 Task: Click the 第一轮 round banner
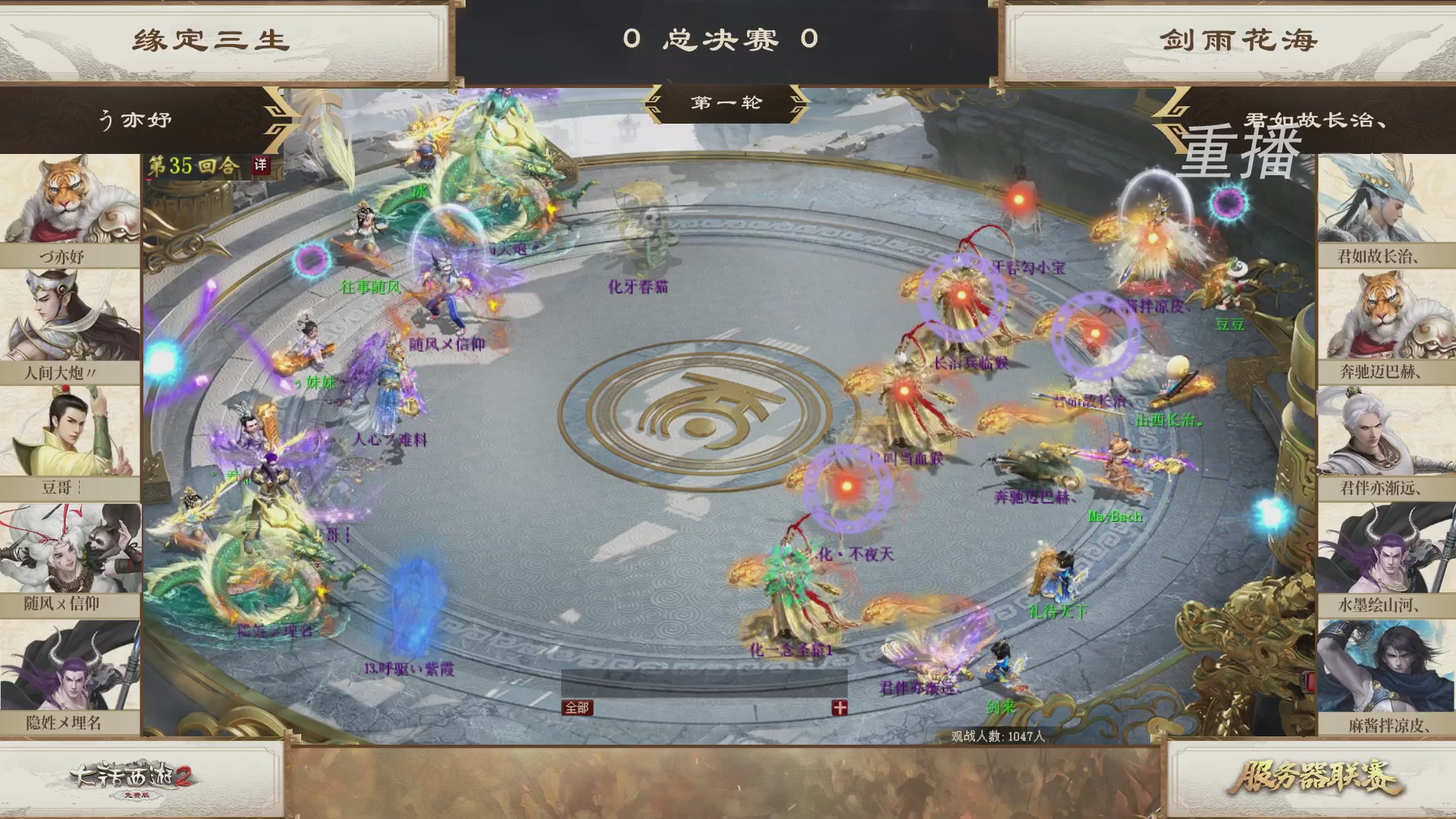(724, 103)
